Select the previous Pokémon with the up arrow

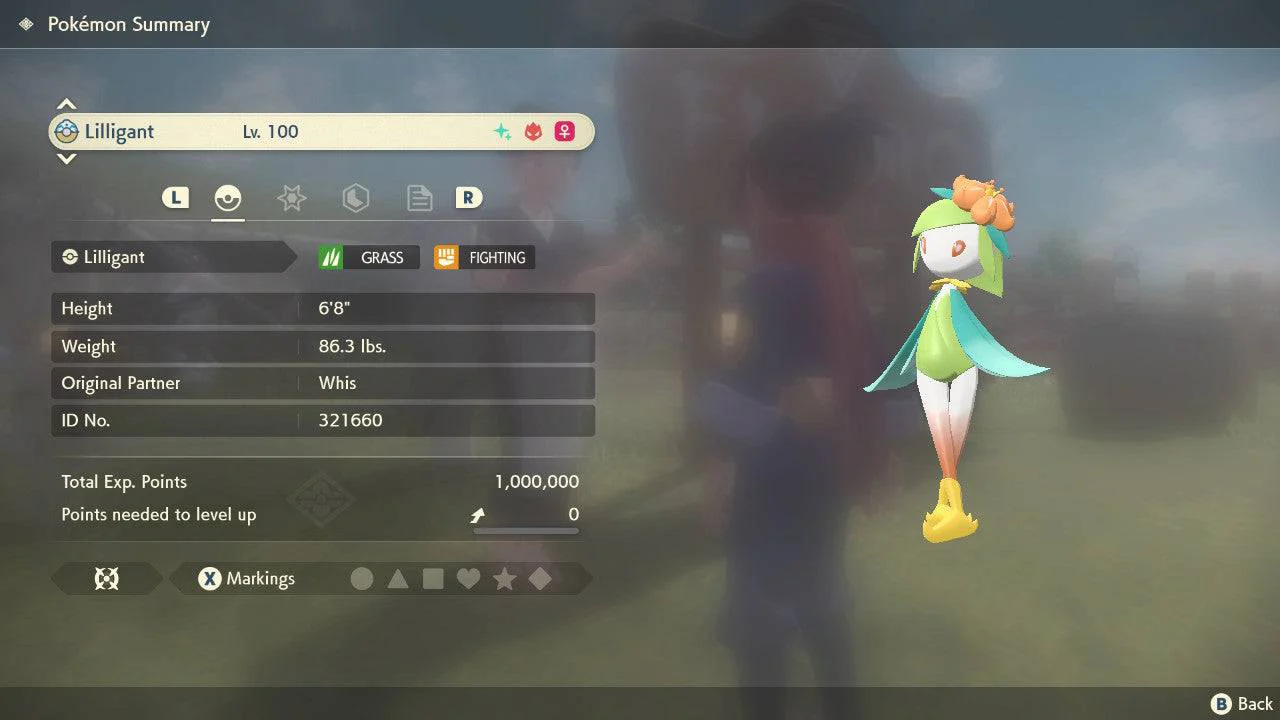click(66, 104)
